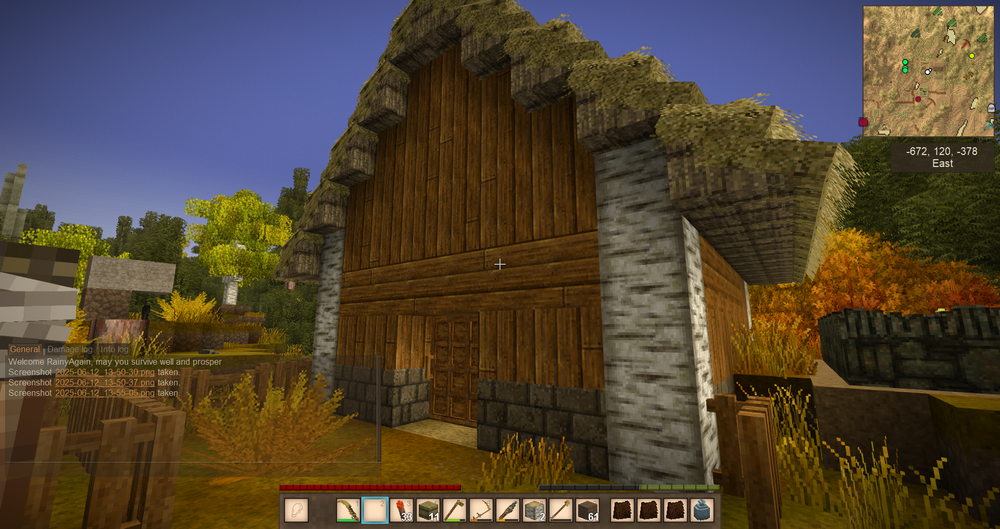Select the torch stack of 33

click(402, 510)
